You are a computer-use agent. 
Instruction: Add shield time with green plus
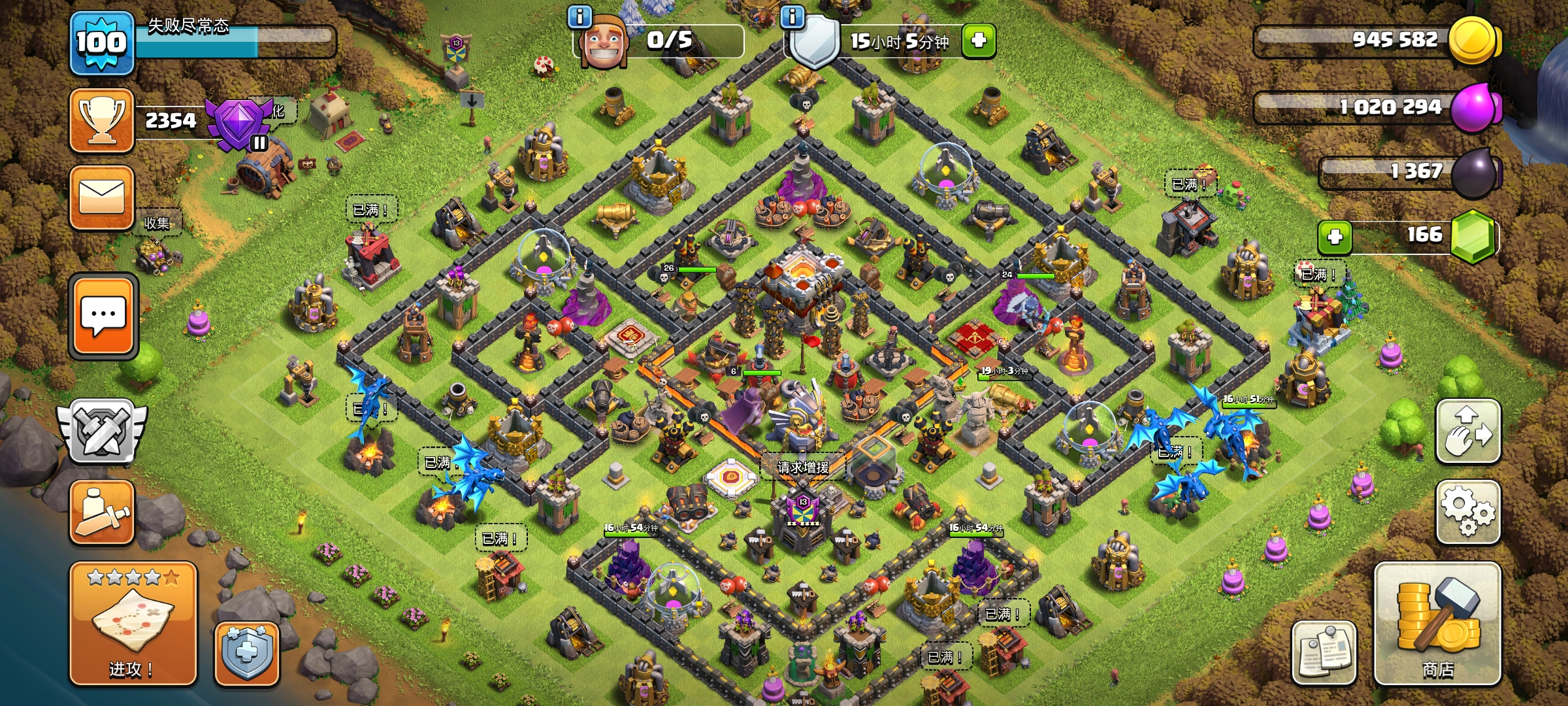point(978,41)
